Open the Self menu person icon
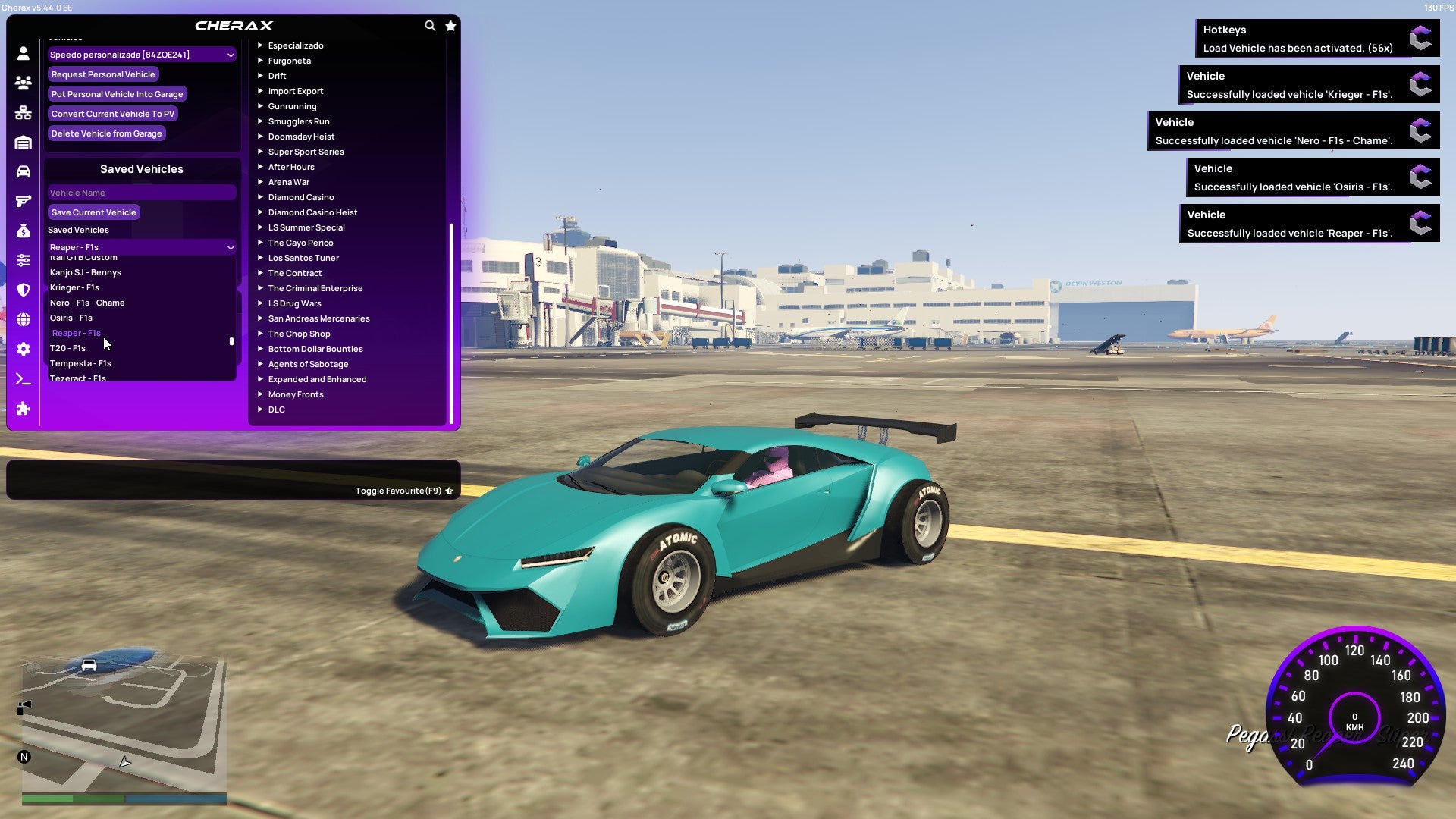The width and height of the screenshot is (1456, 819). [23, 52]
